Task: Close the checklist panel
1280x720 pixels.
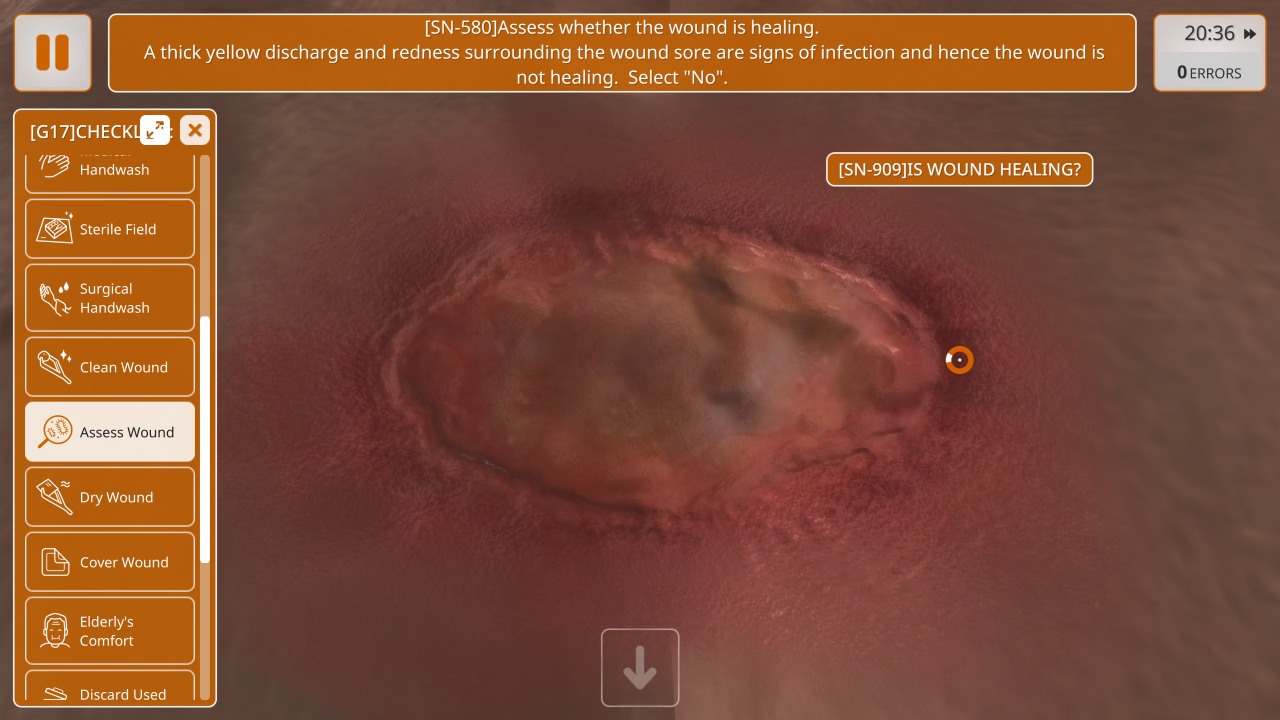Action: [195, 130]
